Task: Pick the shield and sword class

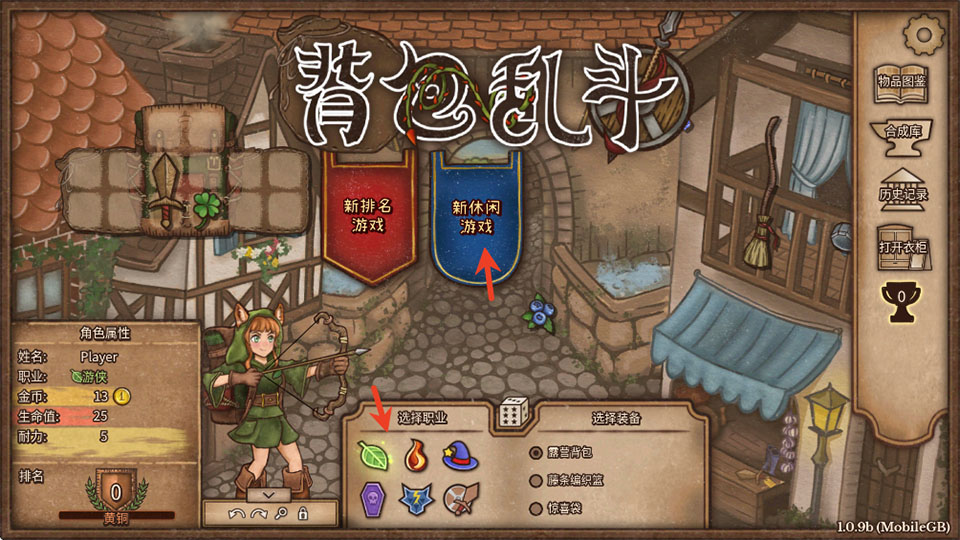Action: [458, 497]
